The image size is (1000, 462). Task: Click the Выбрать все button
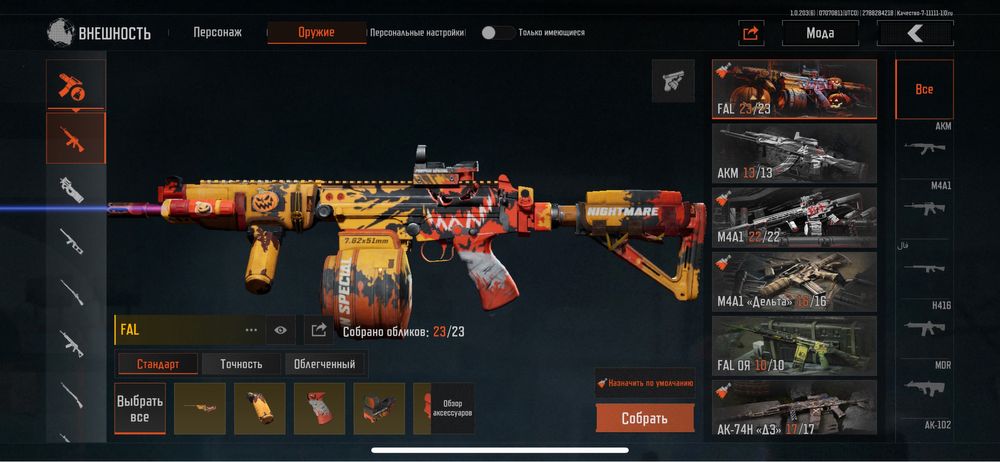140,408
